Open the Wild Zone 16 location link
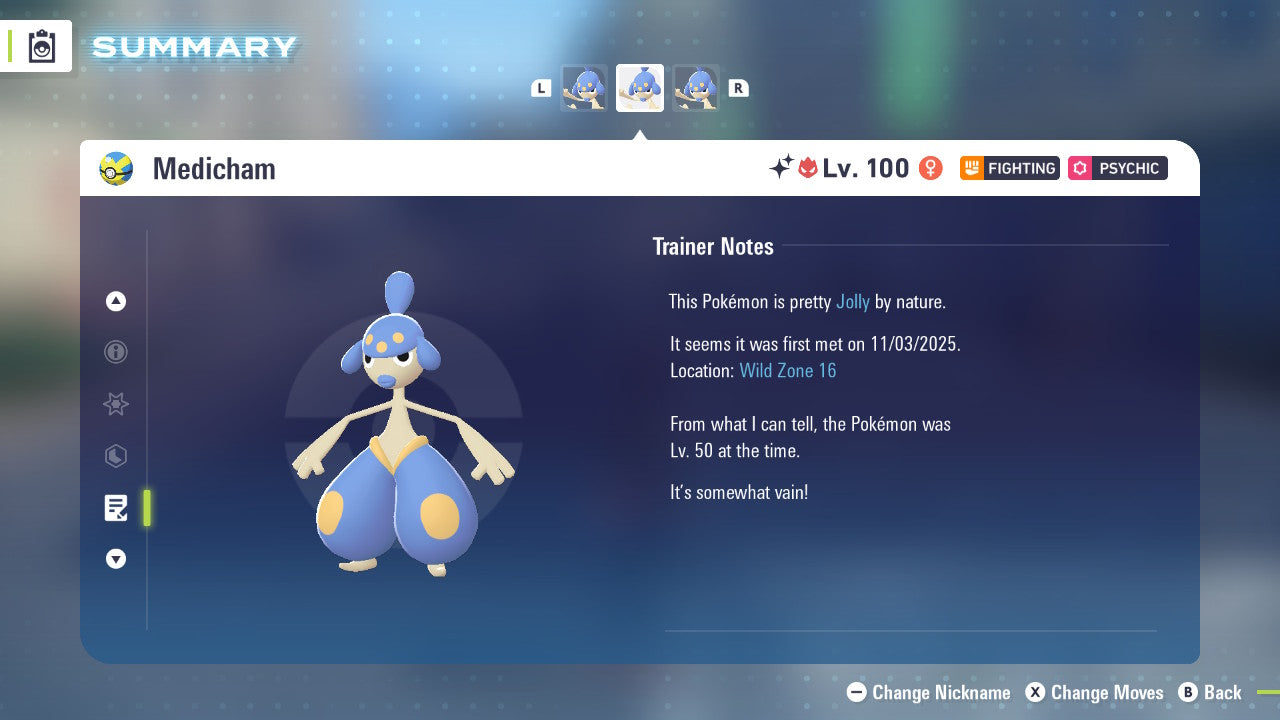Viewport: 1280px width, 720px height. (788, 370)
